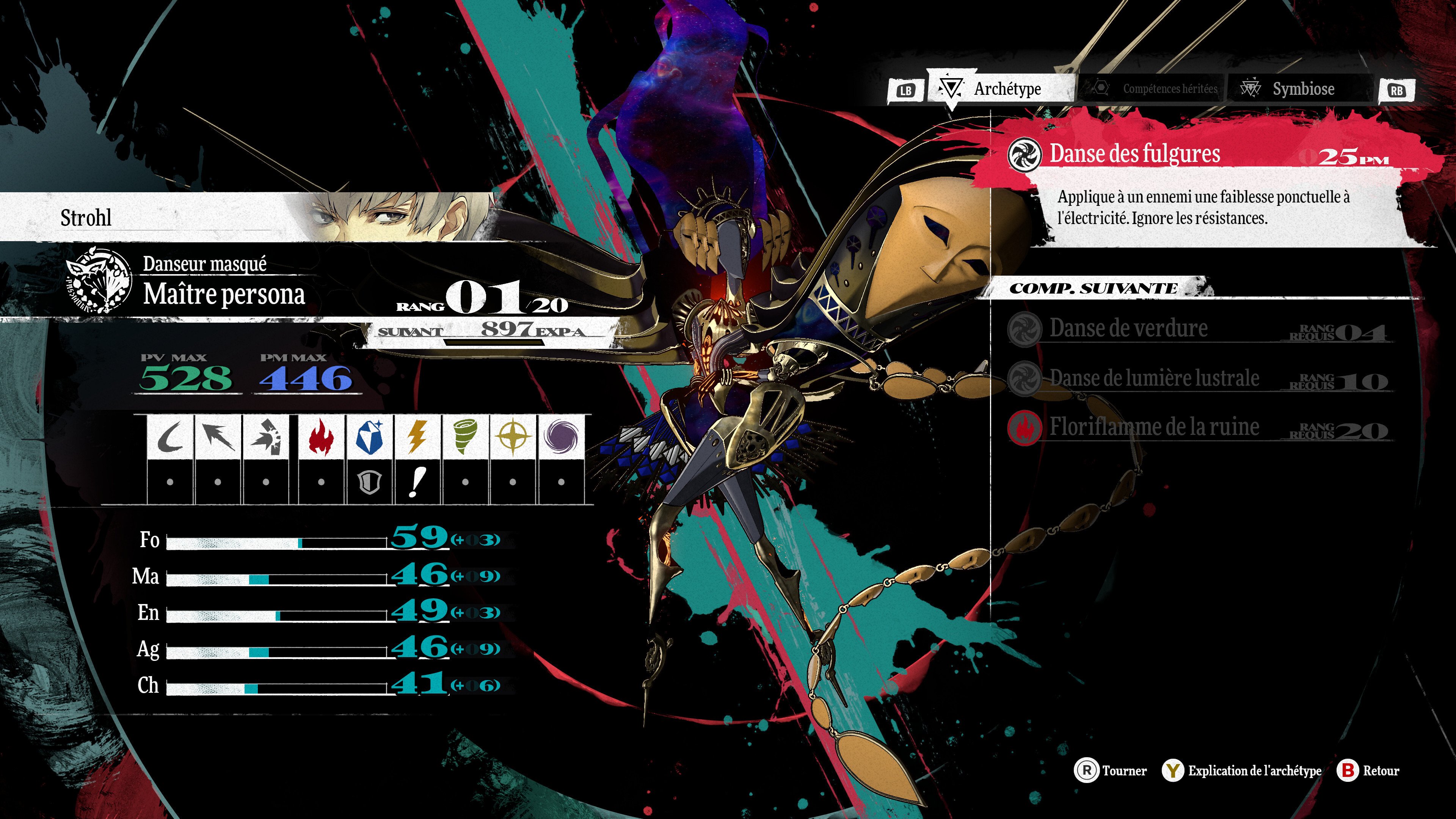
Task: Click the strike impact affinity icon
Action: tap(266, 437)
